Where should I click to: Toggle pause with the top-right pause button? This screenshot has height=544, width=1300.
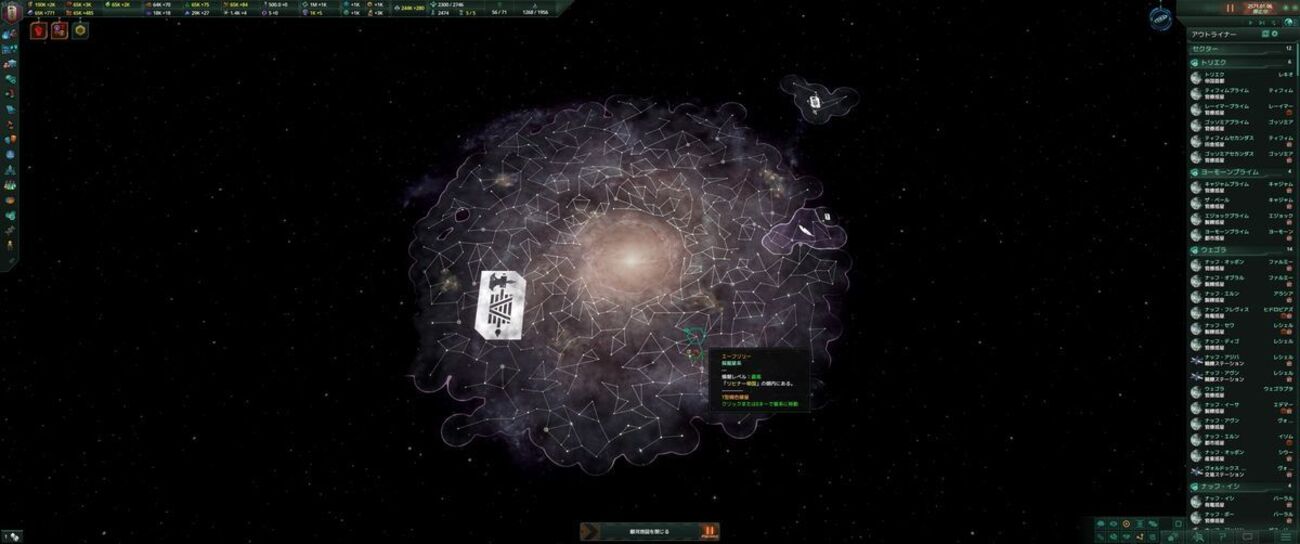(1229, 8)
